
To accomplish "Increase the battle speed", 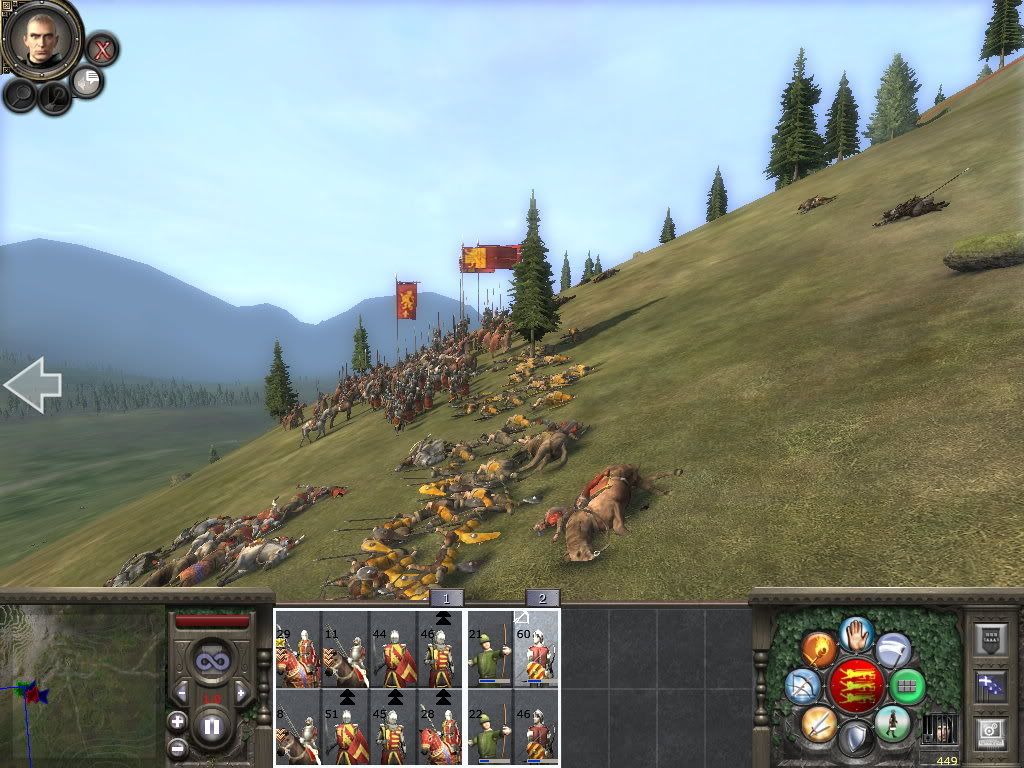I will (240, 692).
